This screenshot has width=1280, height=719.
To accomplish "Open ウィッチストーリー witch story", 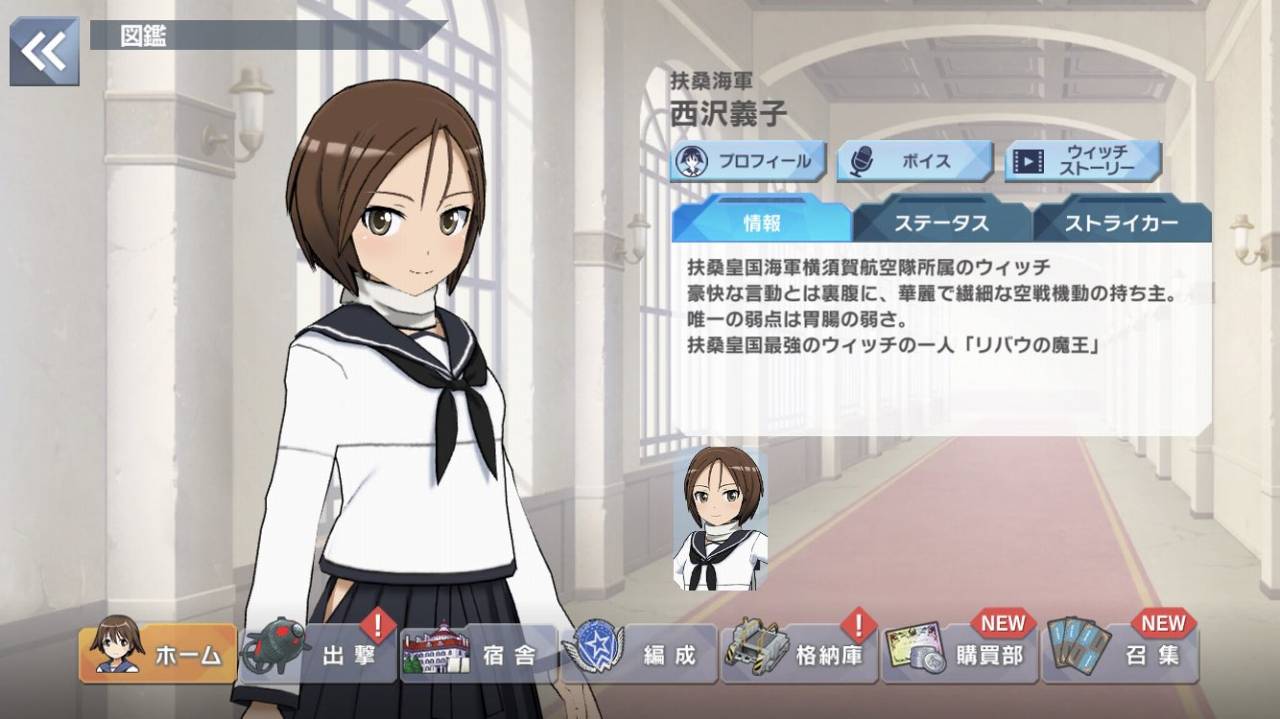I will point(1083,161).
